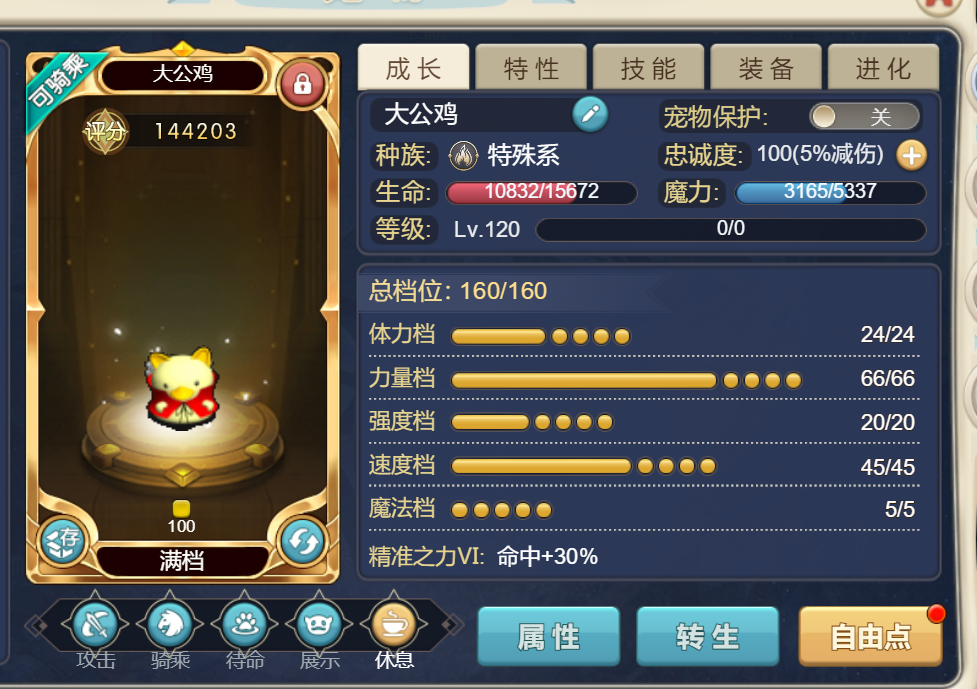Open the 存 storage button
Viewport: 977px width, 689px height.
point(62,541)
